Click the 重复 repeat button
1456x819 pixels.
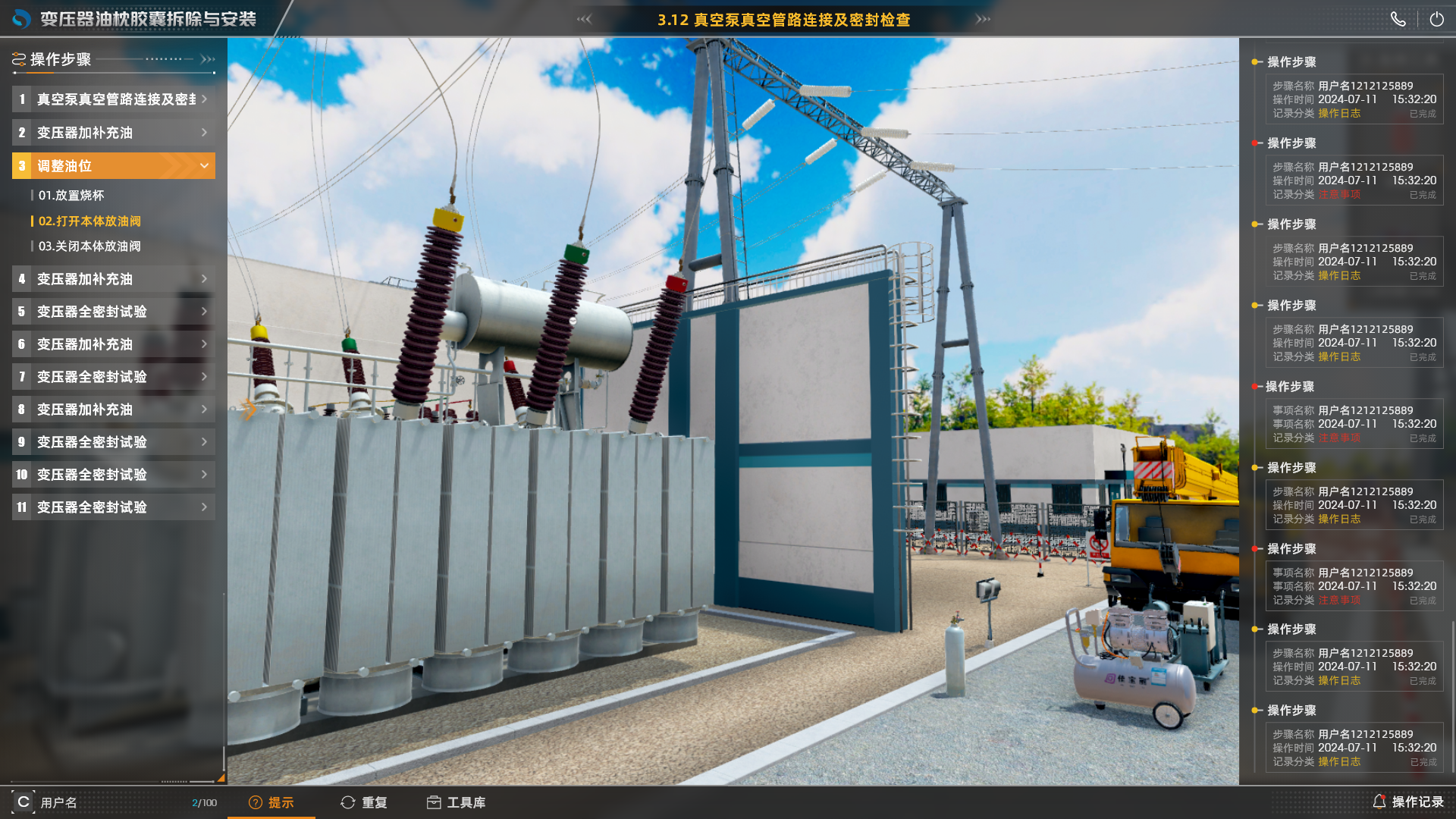(x=365, y=802)
